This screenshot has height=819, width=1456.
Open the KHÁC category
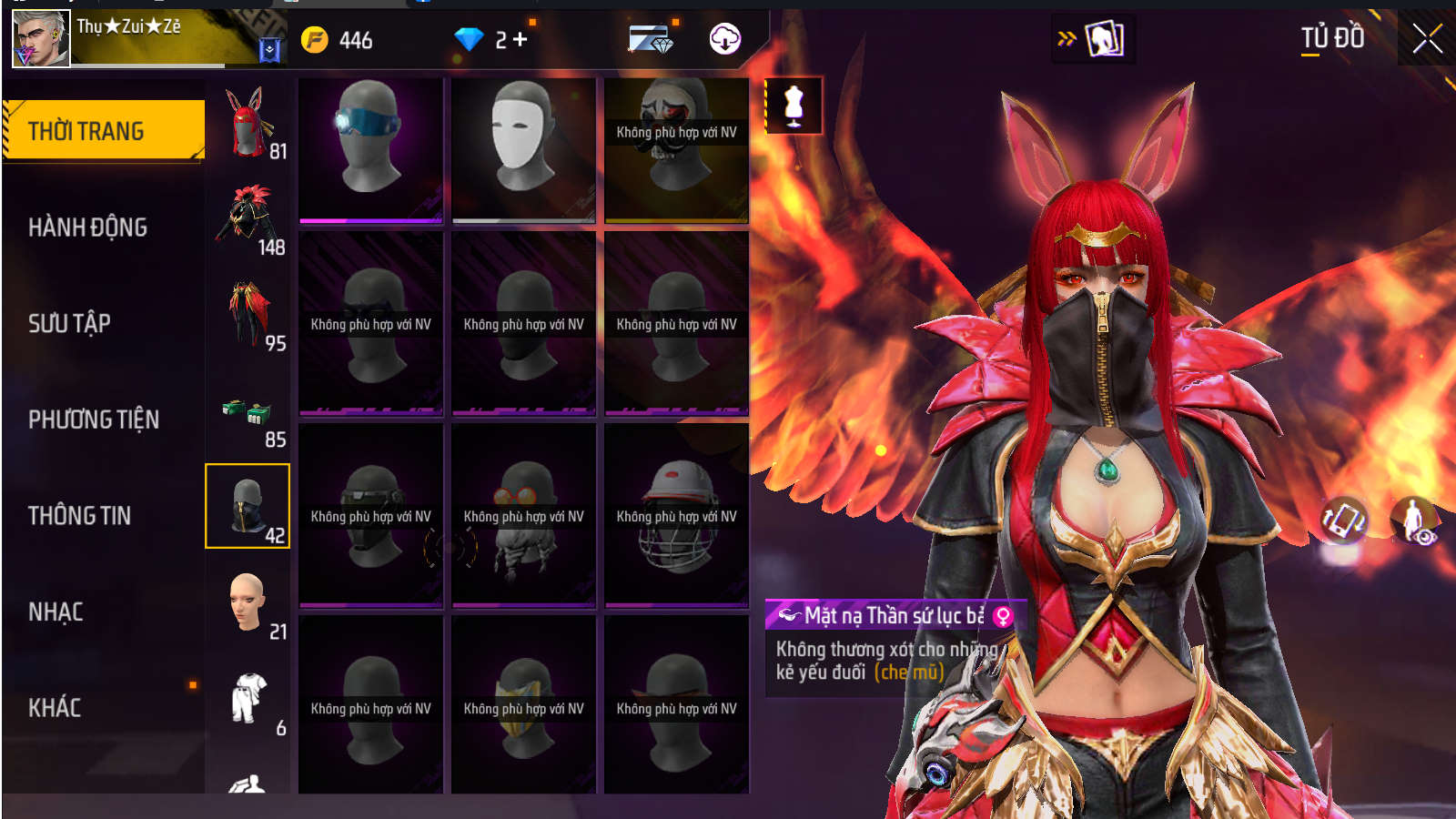pyautogui.click(x=55, y=708)
